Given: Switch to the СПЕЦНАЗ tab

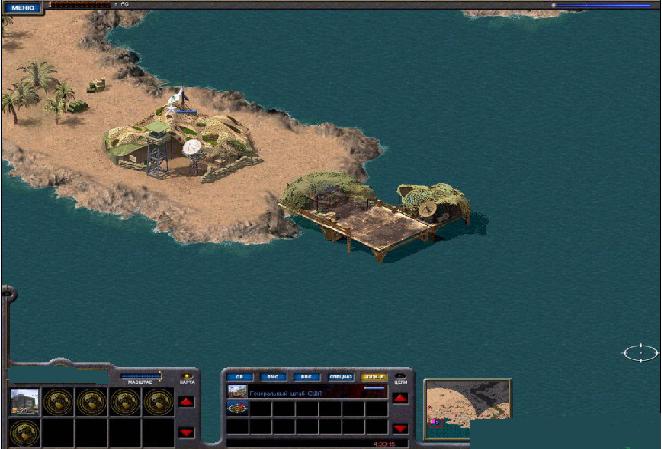Looking at the screenshot, I should point(340,377).
